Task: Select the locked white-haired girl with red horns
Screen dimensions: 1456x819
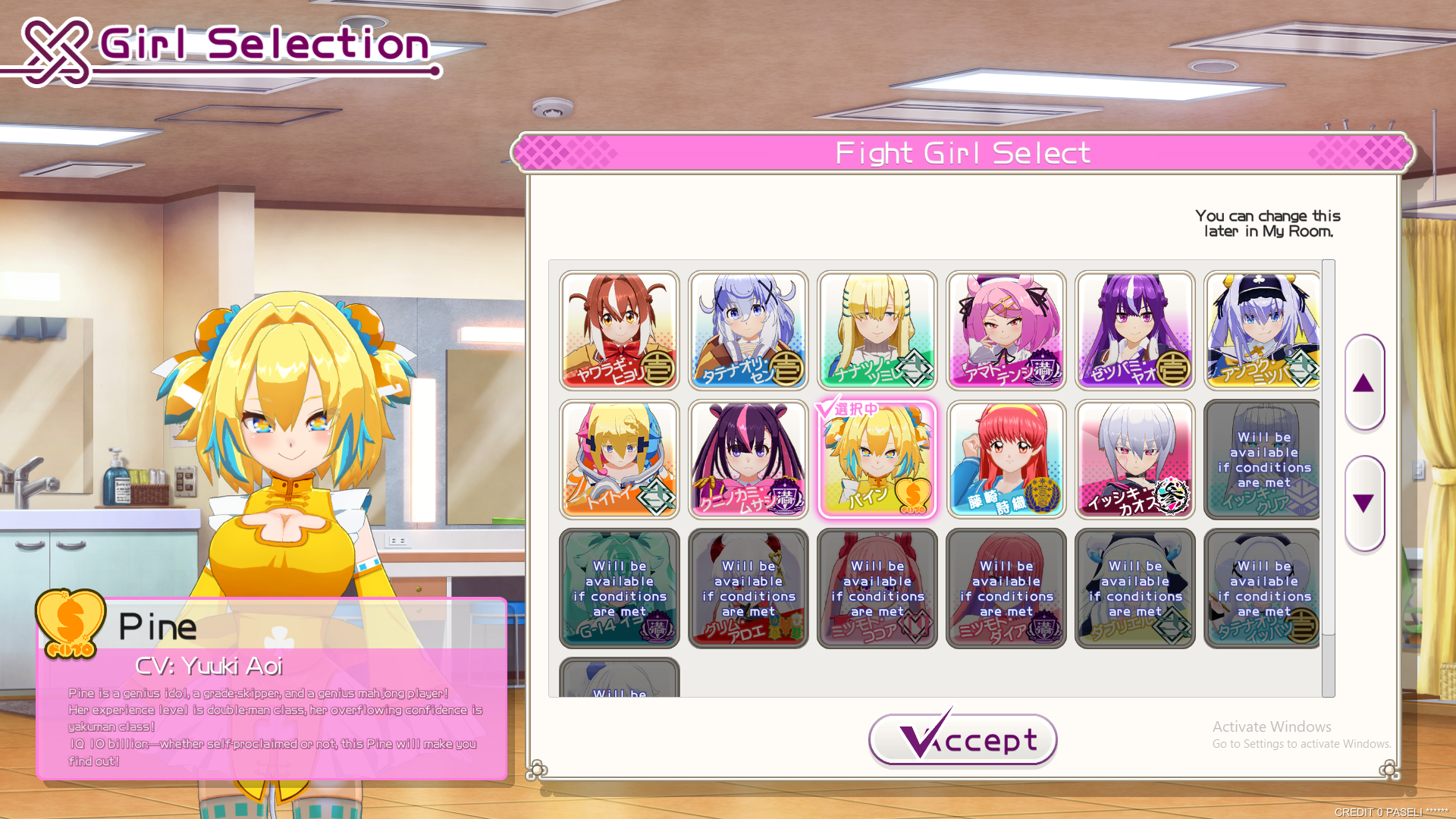Action: click(x=748, y=588)
